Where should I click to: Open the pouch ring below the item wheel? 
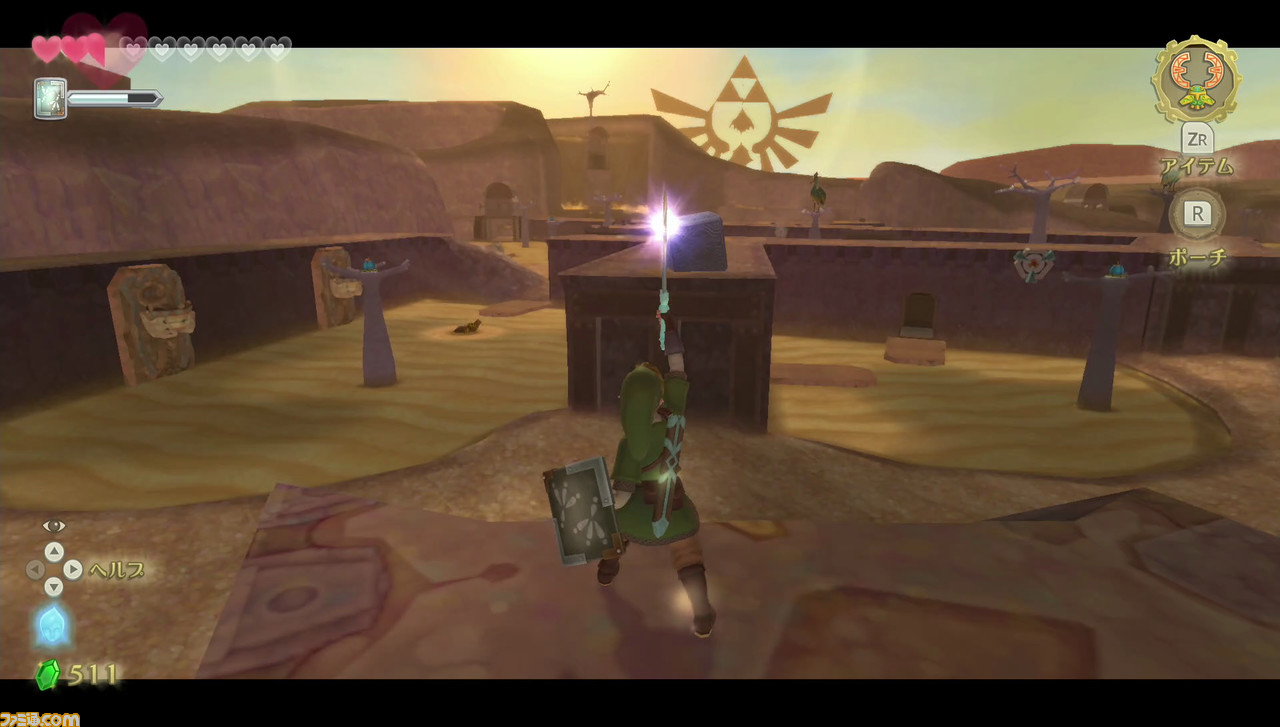coord(1196,213)
